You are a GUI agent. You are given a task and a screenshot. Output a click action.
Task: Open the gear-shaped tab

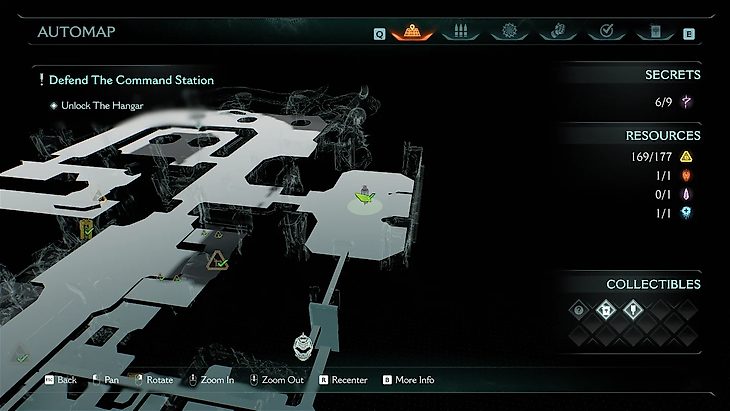(510, 32)
